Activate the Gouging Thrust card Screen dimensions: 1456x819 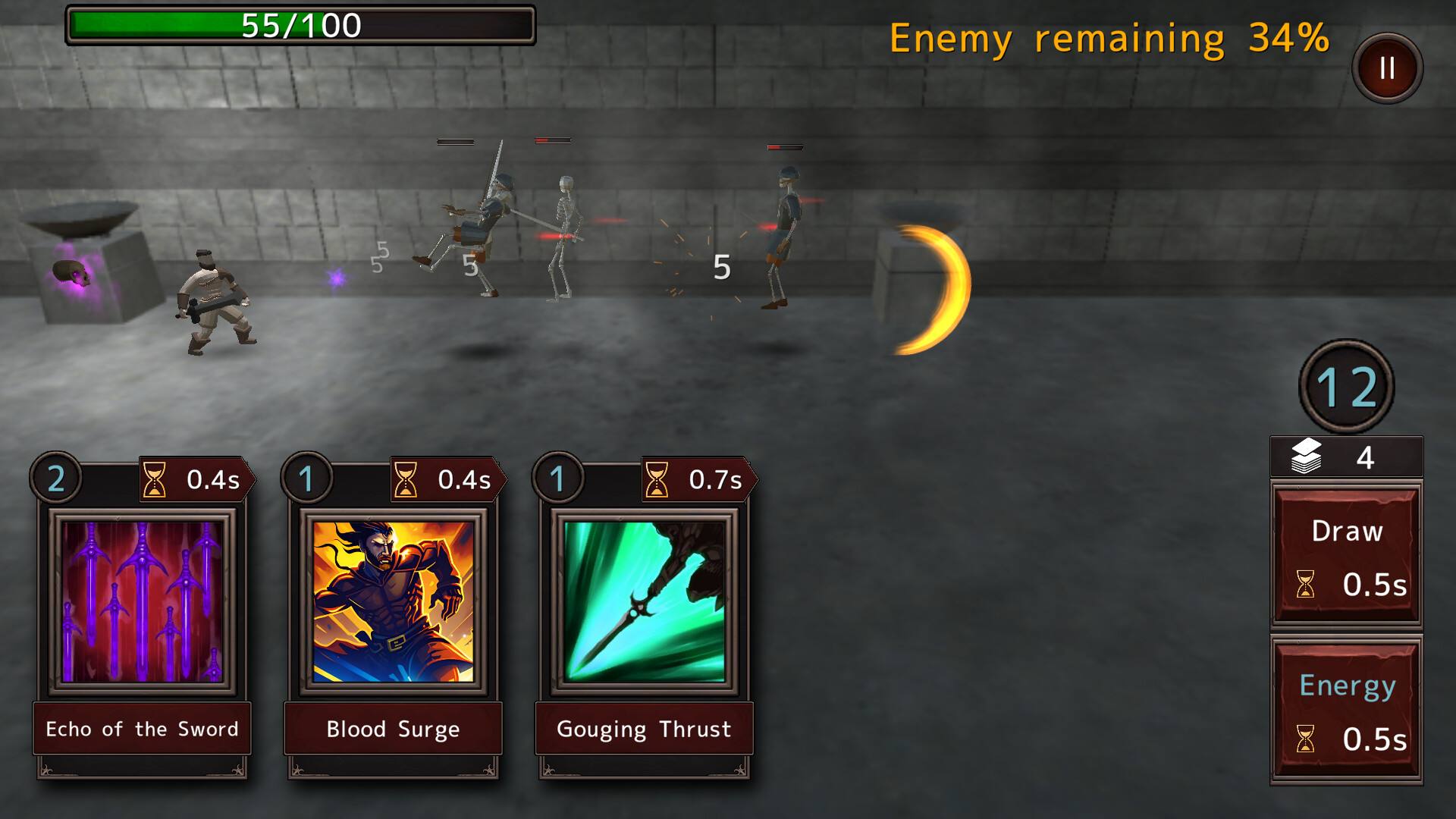(x=643, y=607)
